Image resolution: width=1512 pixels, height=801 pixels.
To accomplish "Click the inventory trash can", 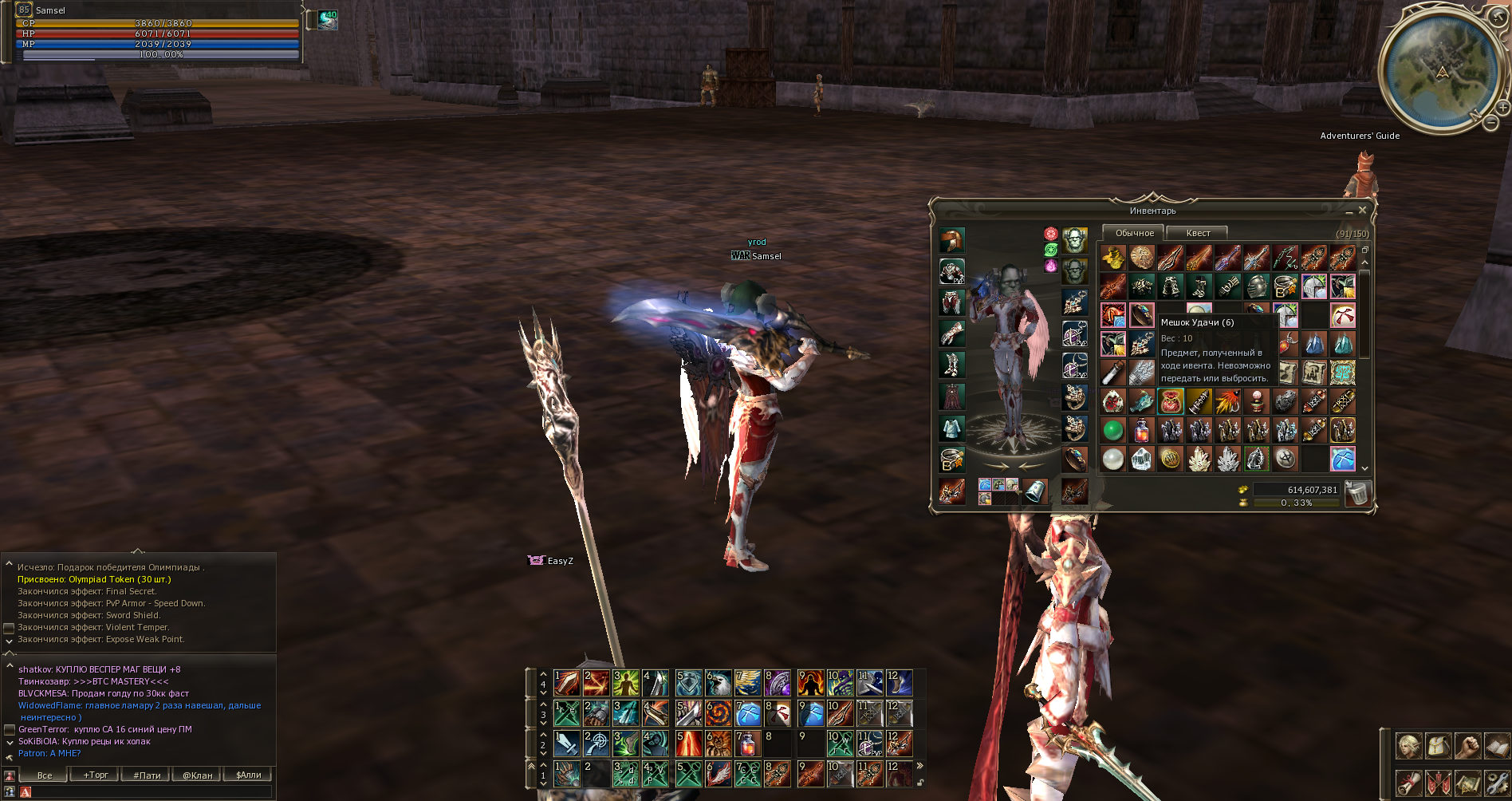I will 1356,494.
